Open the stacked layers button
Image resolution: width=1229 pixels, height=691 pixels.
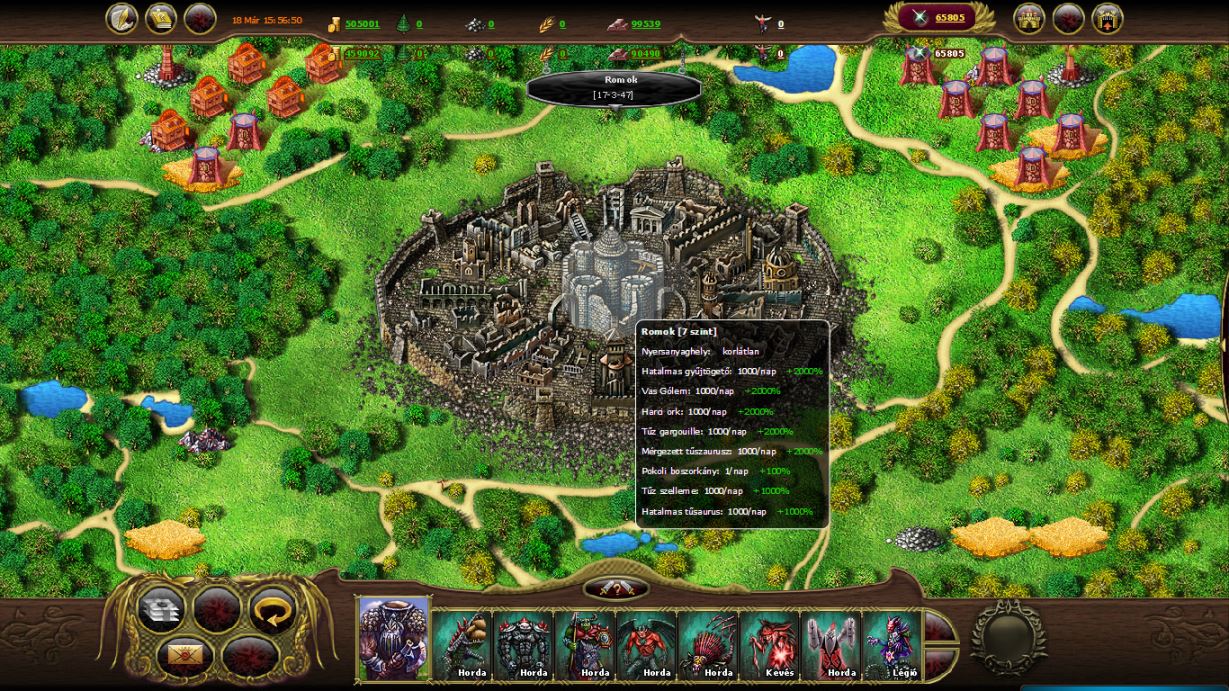point(160,610)
